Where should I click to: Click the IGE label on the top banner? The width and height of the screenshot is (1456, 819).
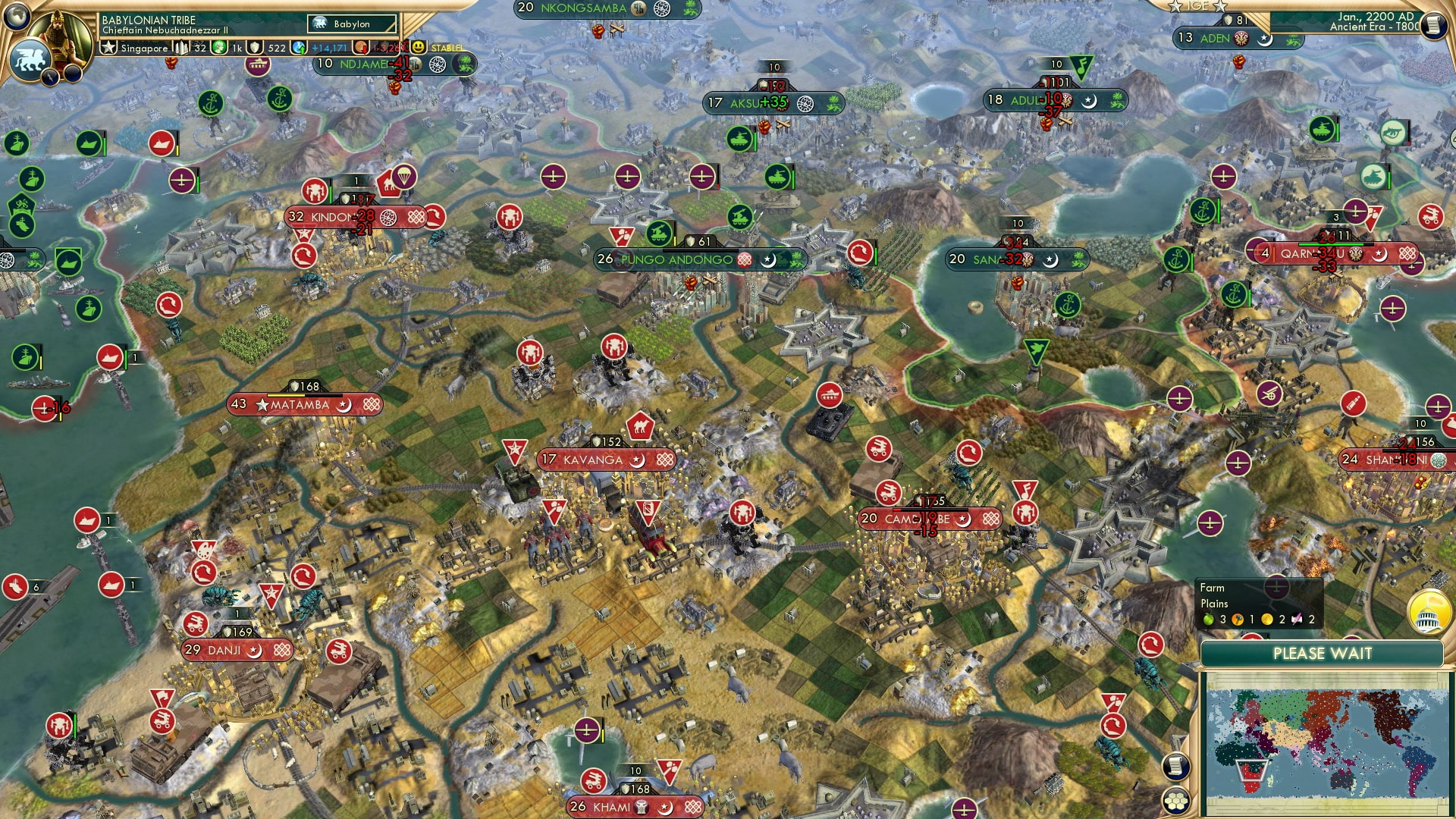tap(1197, 8)
